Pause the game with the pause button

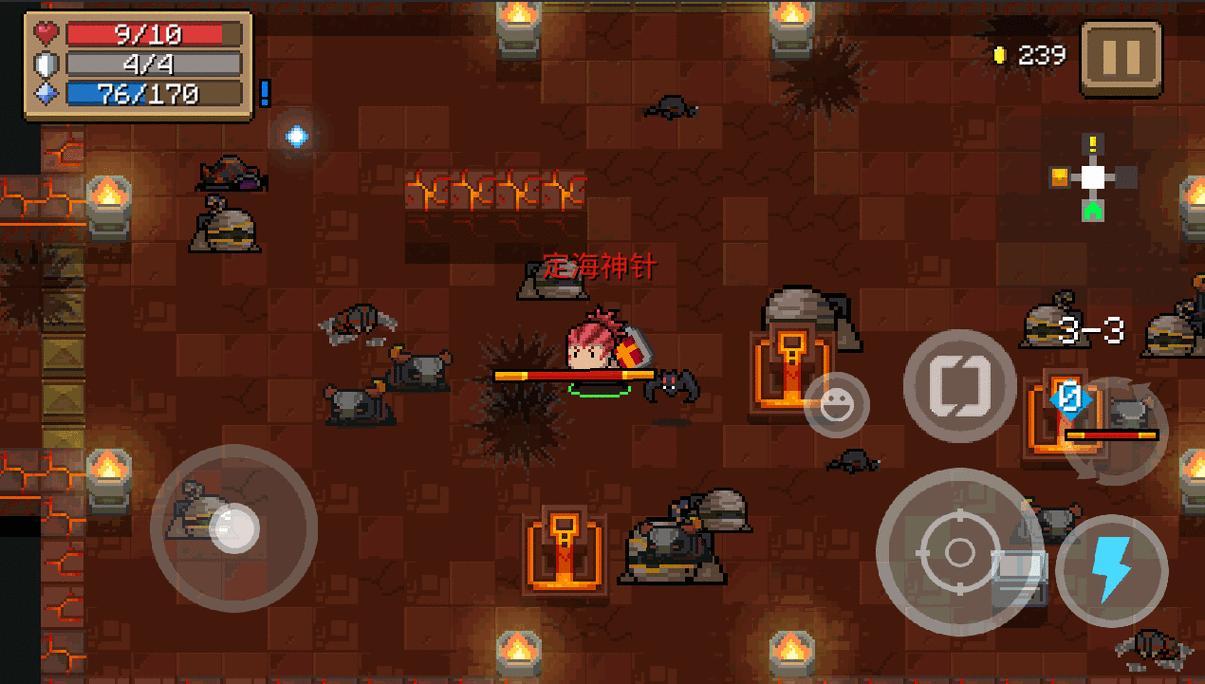point(1121,57)
